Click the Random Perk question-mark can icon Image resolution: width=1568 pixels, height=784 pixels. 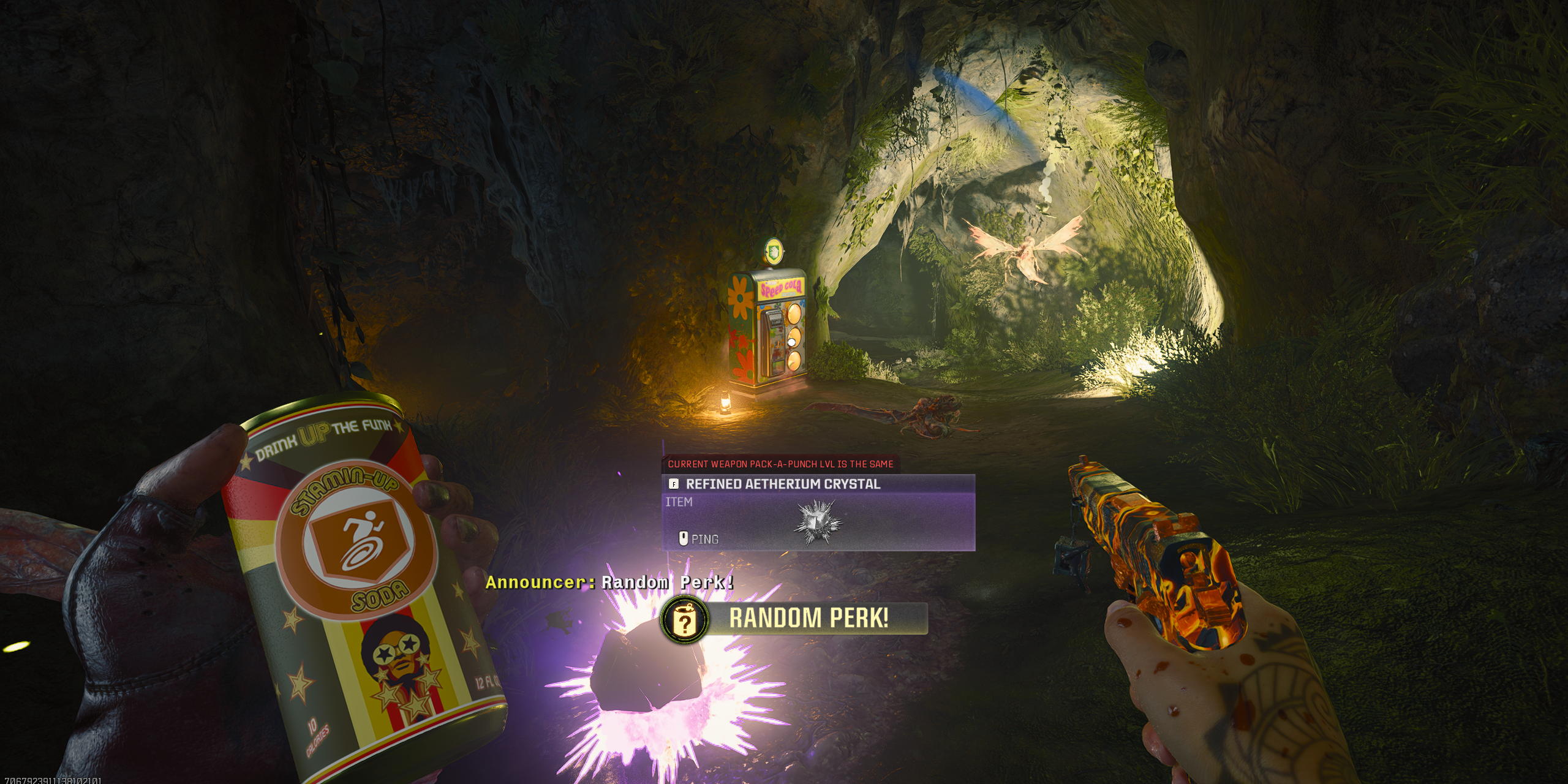coord(685,620)
